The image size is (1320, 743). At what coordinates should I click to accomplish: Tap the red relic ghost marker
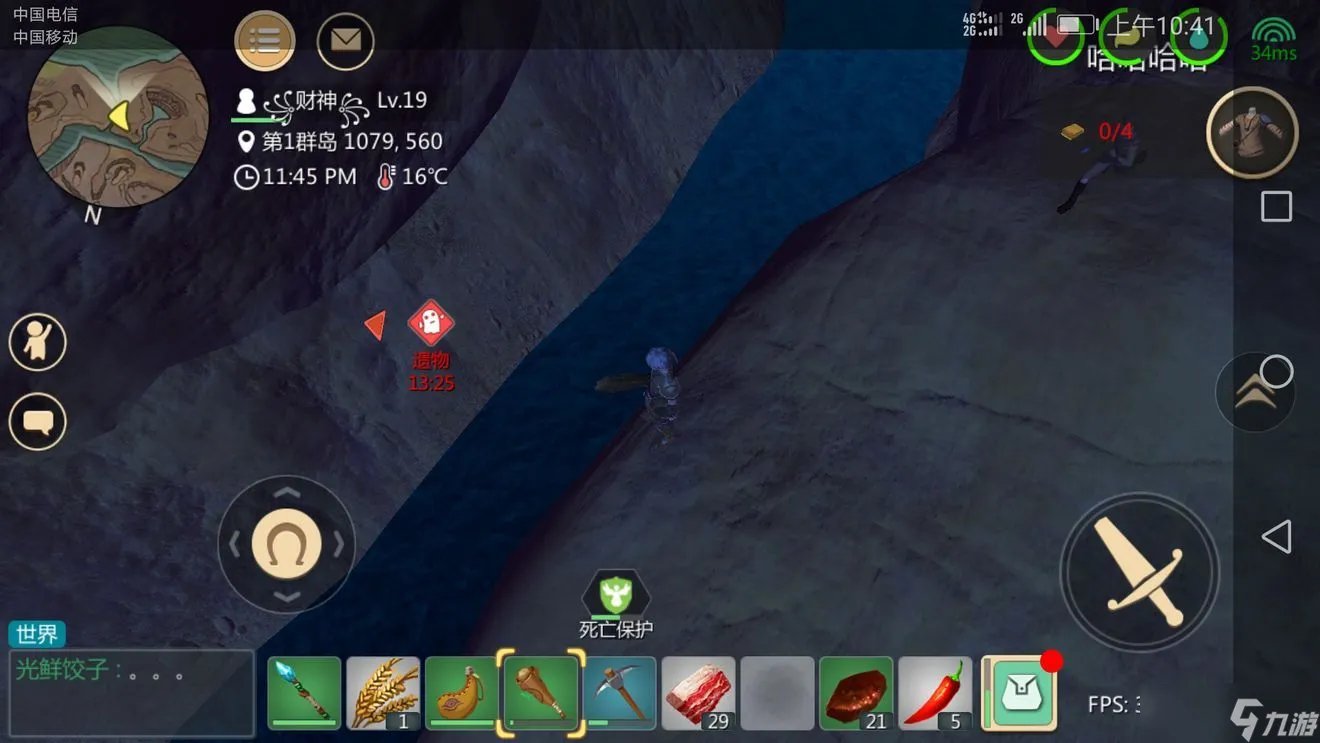tap(431, 323)
